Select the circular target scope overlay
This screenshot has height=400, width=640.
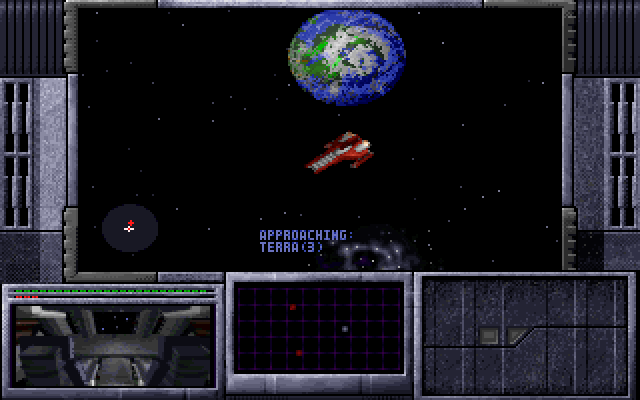point(130,227)
